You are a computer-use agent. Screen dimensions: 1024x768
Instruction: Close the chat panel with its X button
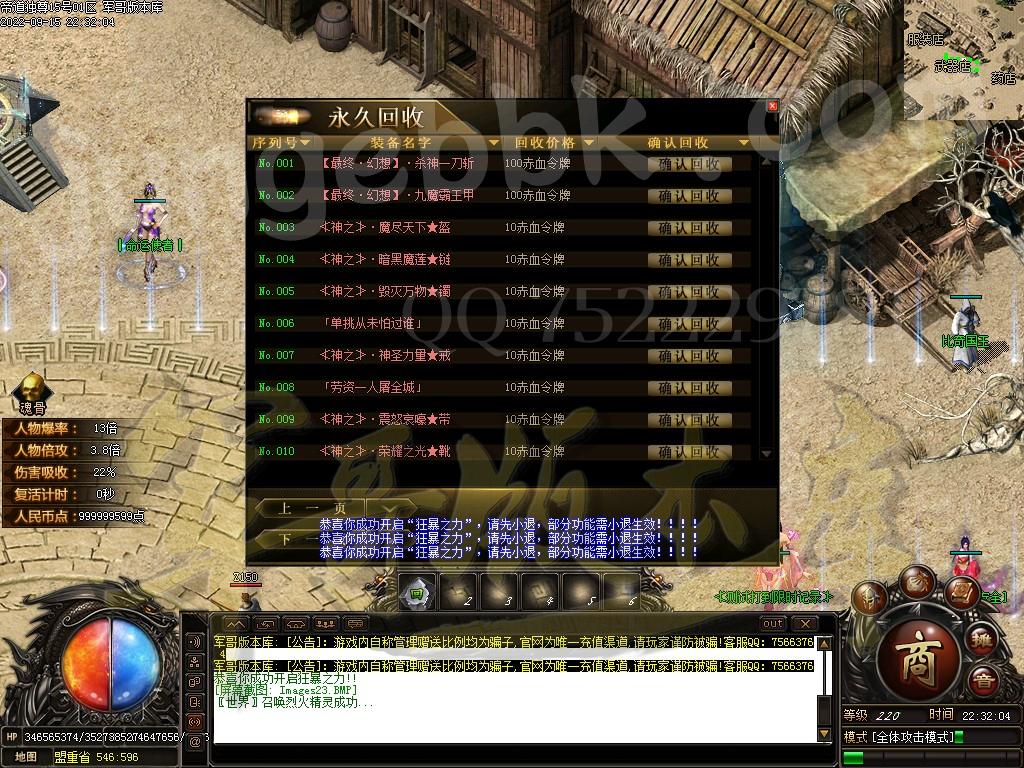804,624
